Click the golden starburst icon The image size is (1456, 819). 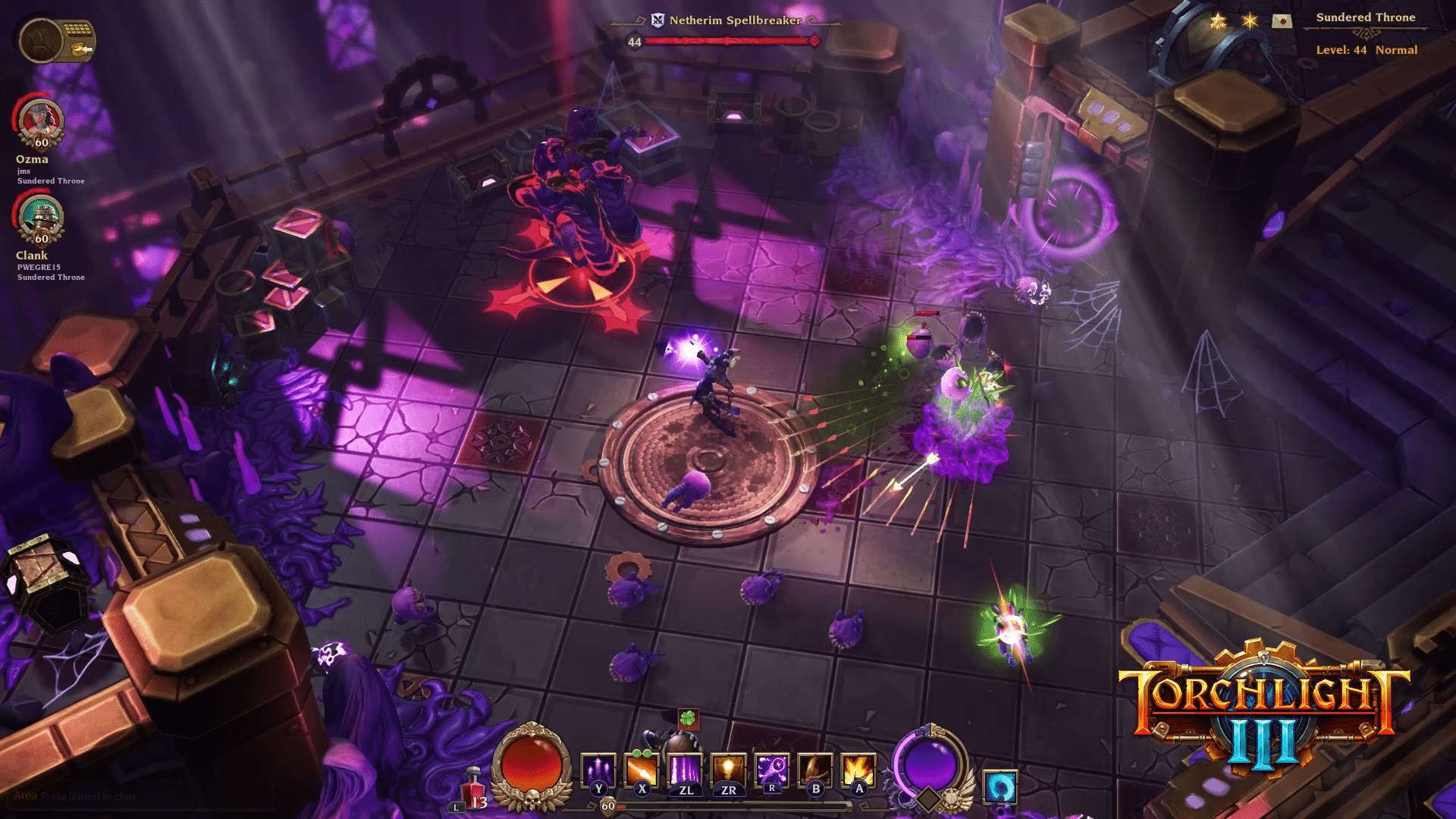coord(1250,20)
